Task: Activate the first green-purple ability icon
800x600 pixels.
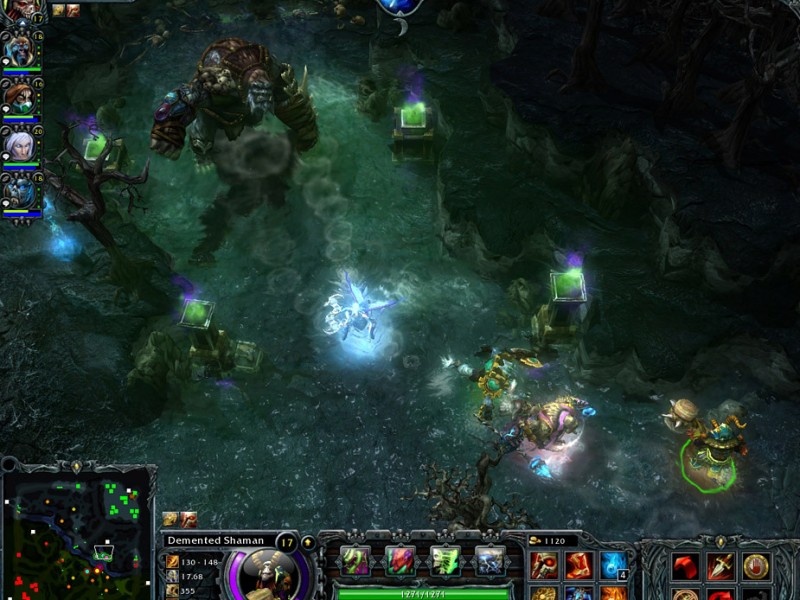Action: [354, 560]
